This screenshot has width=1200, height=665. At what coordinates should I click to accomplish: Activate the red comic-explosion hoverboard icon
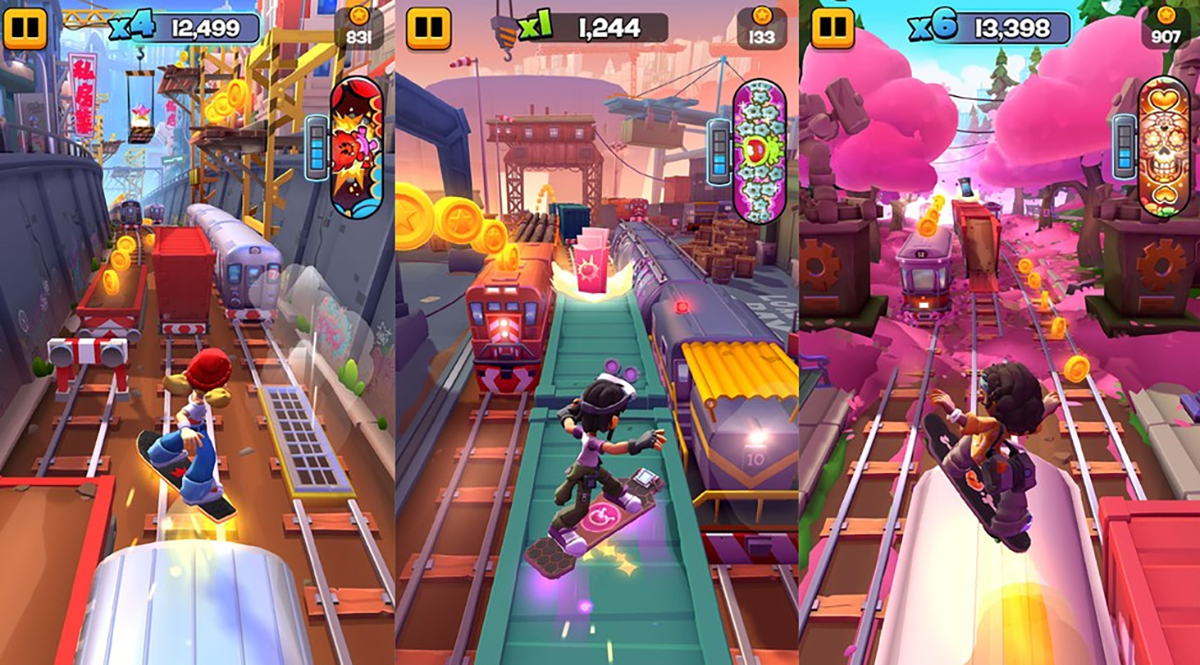356,148
